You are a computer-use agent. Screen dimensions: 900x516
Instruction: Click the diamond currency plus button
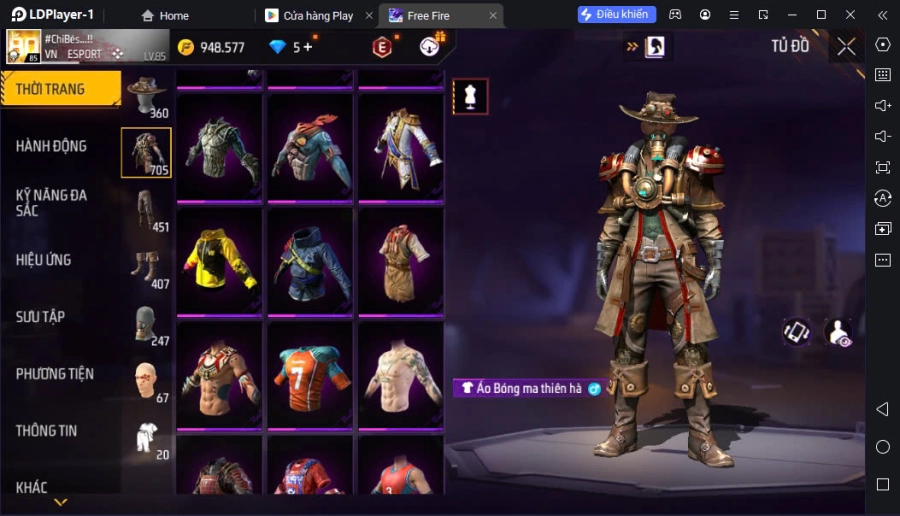[x=308, y=47]
